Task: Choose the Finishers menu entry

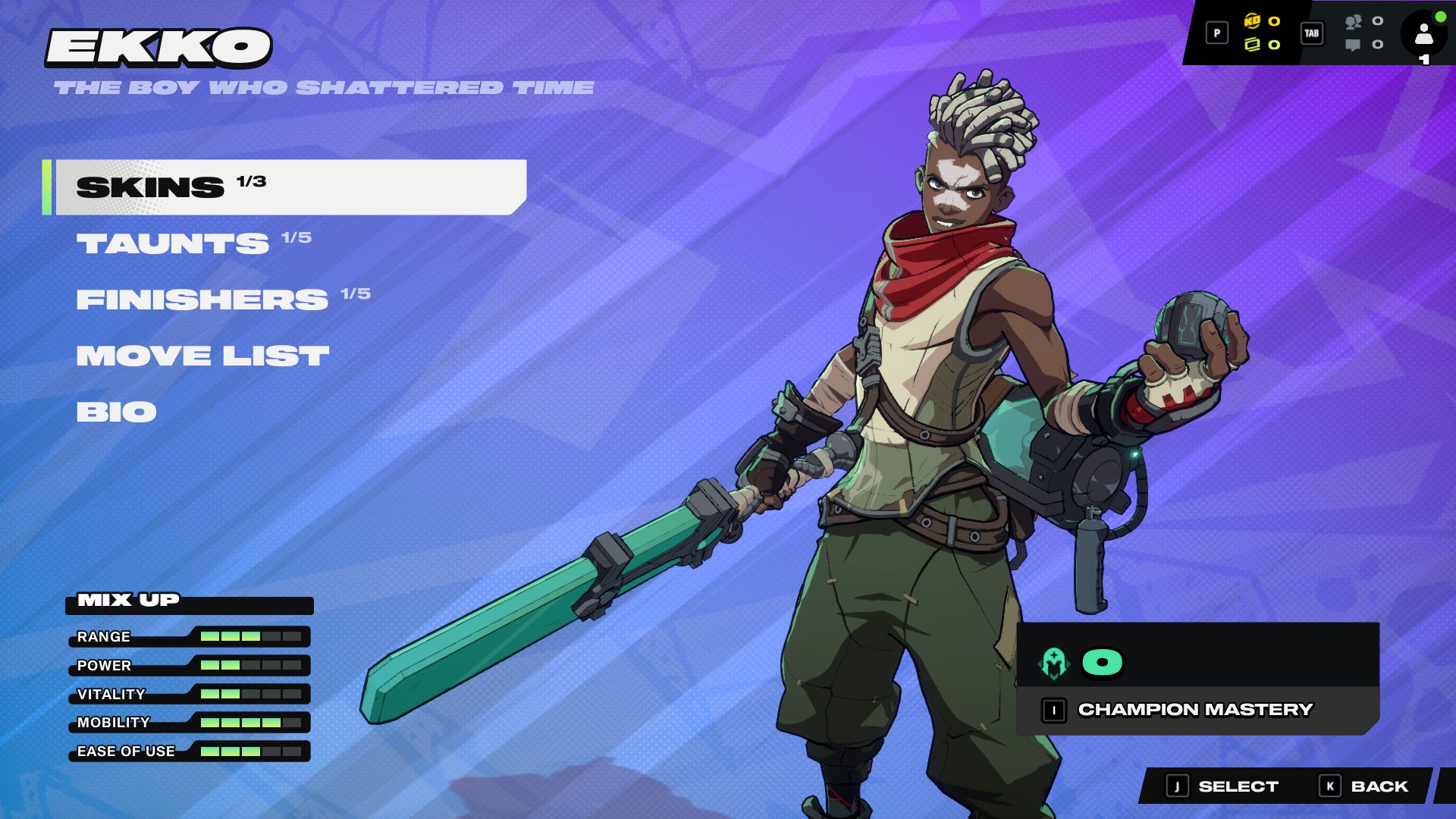Action: pos(202,300)
